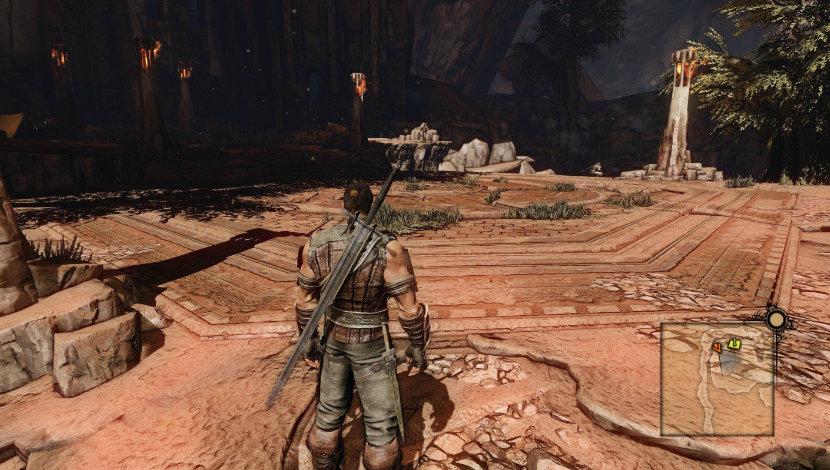Viewport: 830px width, 470px height.
Task: Click the round compass orb above the minimap
Action: tap(776, 320)
